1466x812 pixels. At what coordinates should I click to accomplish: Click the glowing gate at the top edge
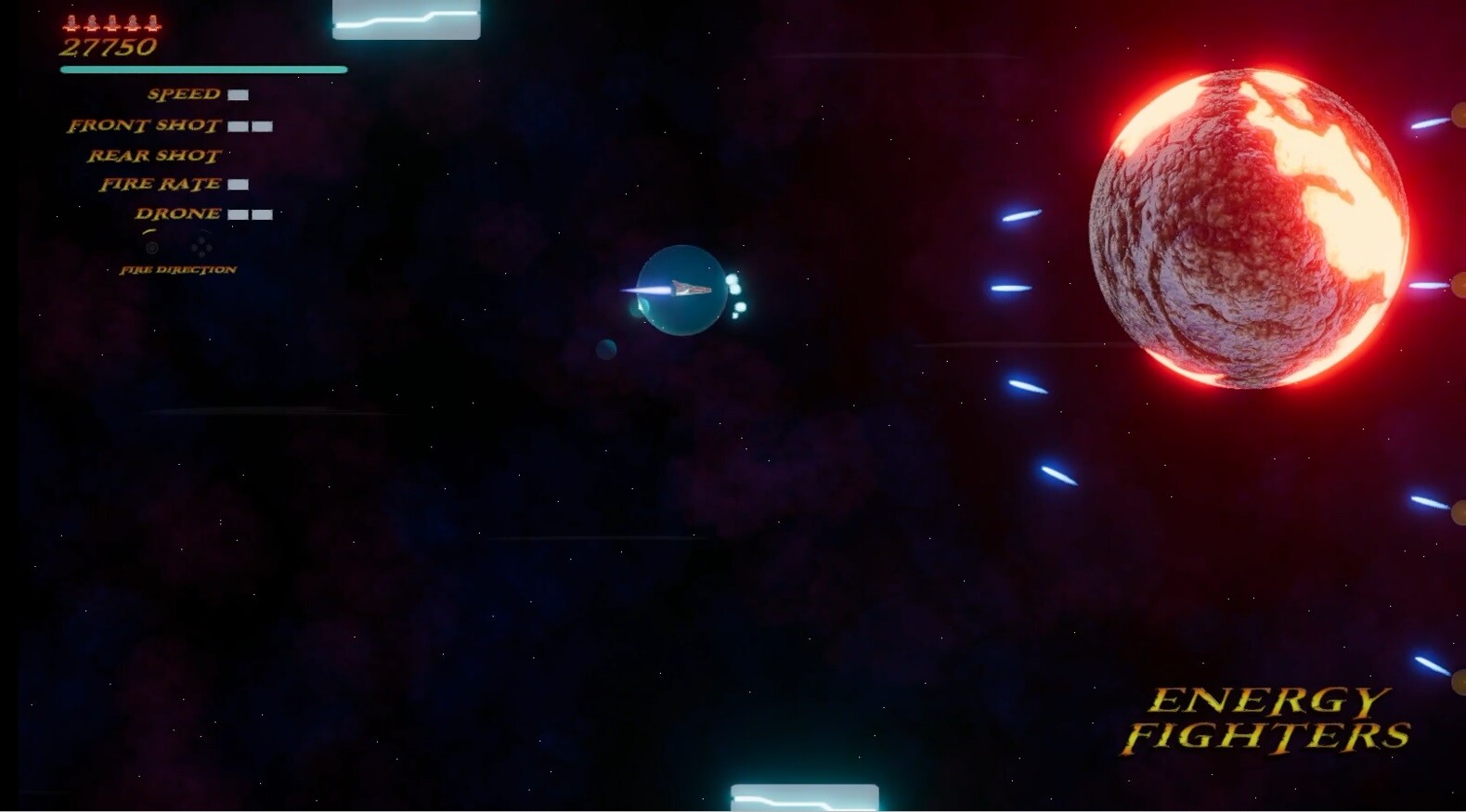tap(406, 19)
